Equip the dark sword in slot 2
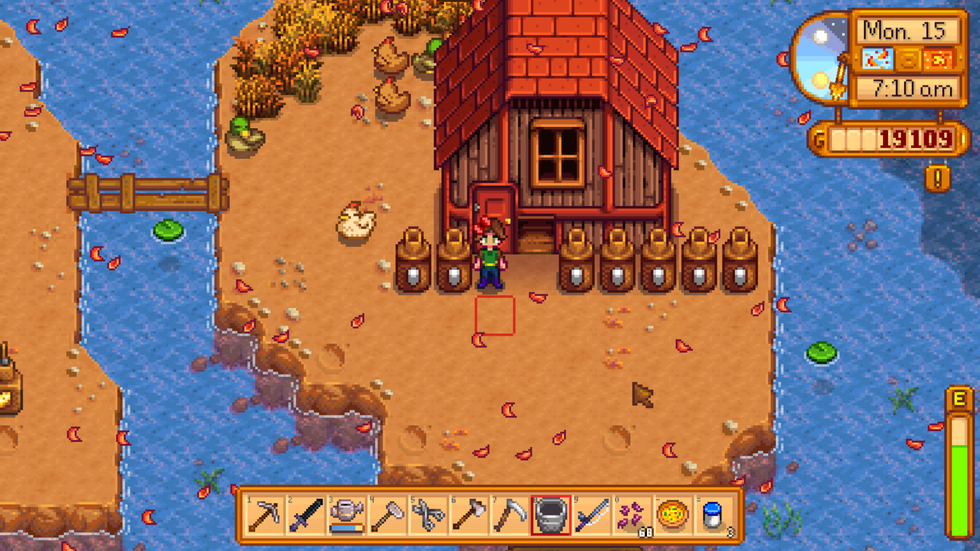The image size is (980, 551). 306,515
